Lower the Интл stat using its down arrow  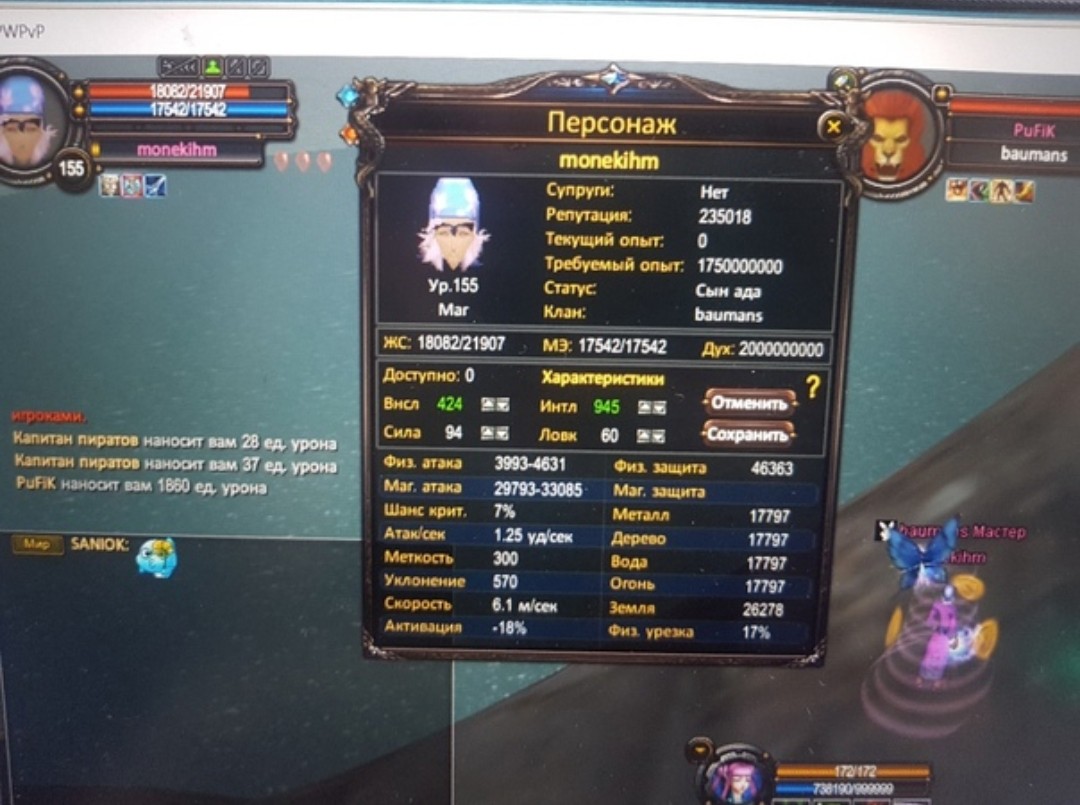coord(659,407)
